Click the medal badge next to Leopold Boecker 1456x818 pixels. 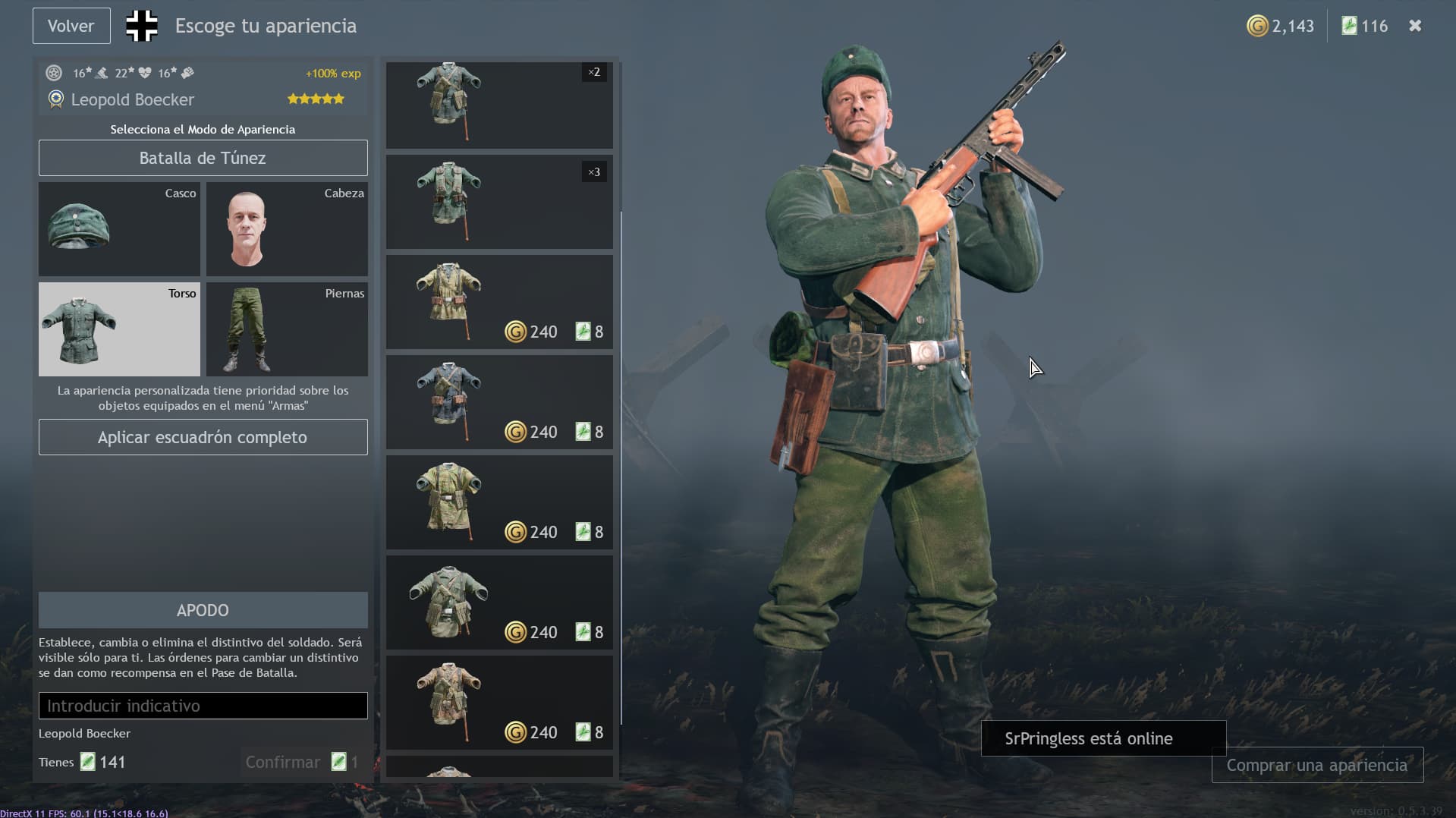pyautogui.click(x=55, y=100)
